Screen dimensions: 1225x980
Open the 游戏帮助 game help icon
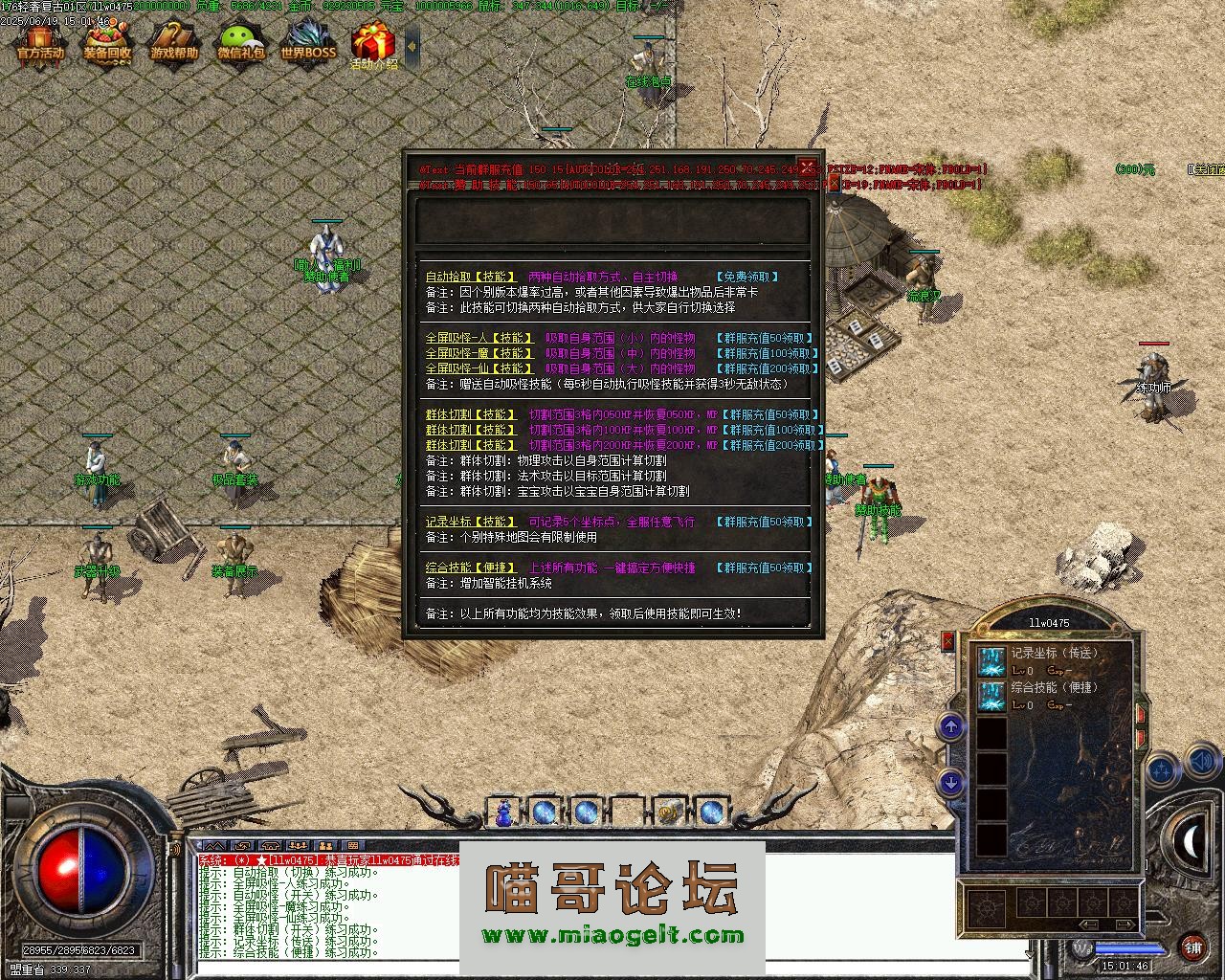coord(173,44)
